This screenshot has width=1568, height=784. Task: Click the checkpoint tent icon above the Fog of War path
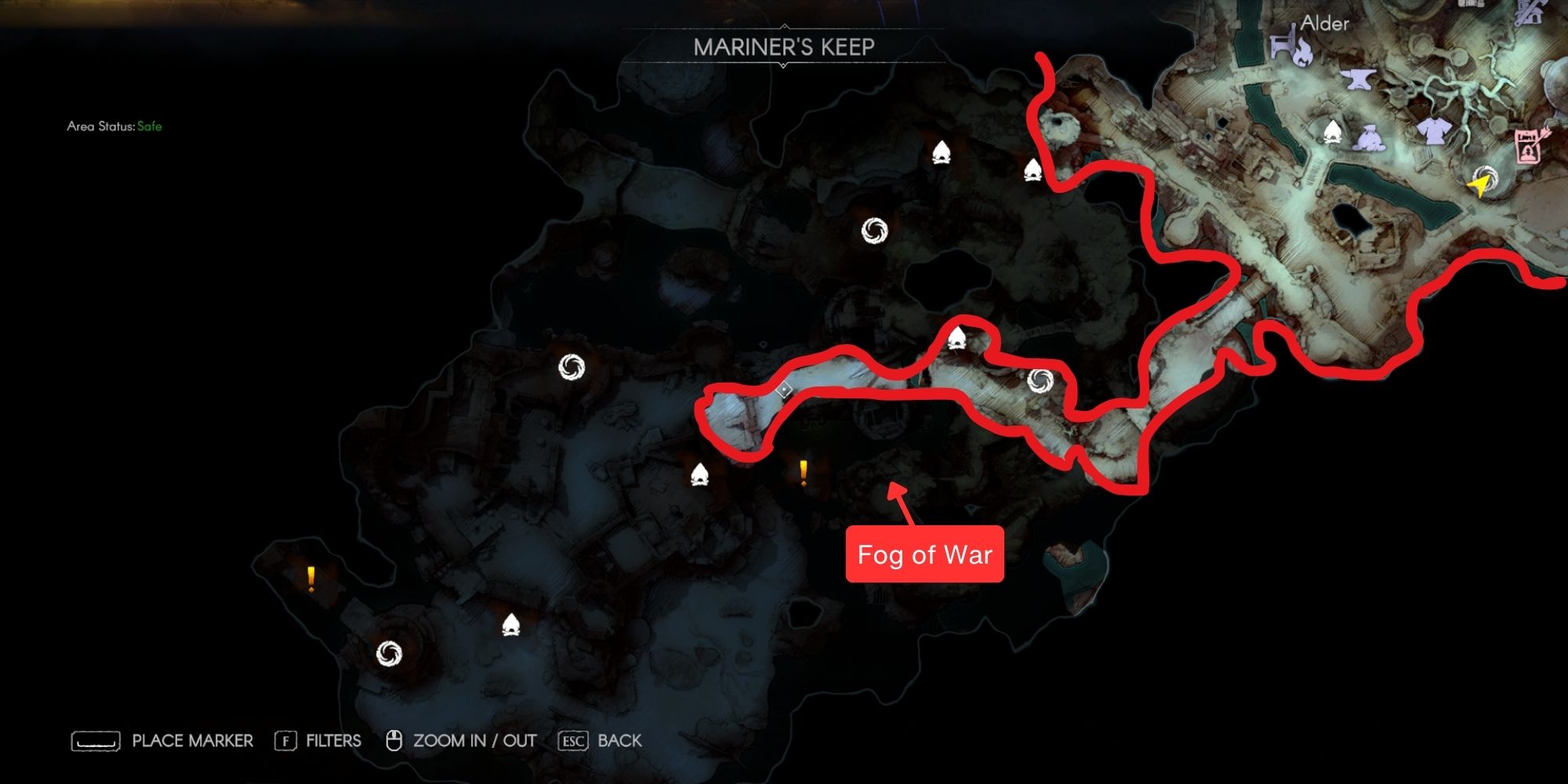click(958, 337)
